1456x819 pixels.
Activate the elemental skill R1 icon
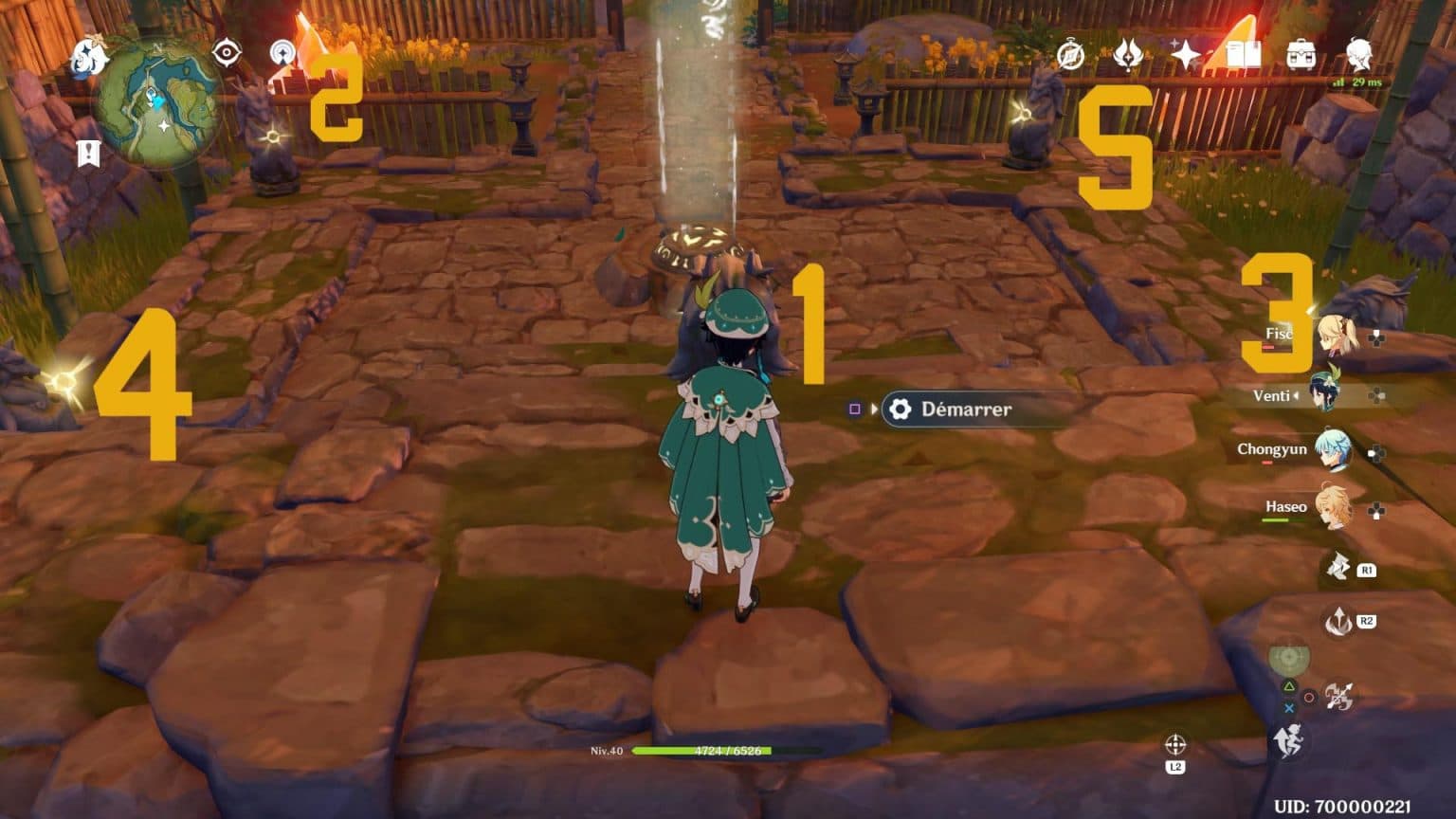(x=1342, y=570)
